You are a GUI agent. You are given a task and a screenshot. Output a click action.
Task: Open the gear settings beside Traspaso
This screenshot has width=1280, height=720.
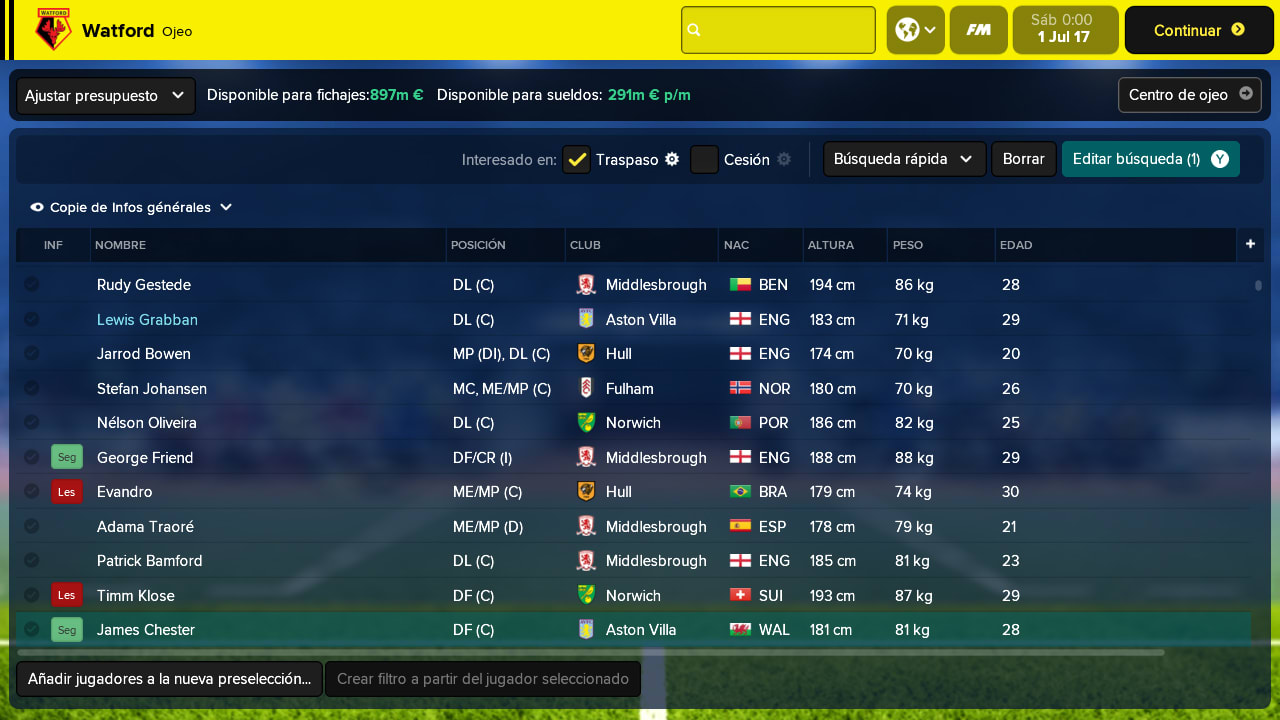[672, 159]
